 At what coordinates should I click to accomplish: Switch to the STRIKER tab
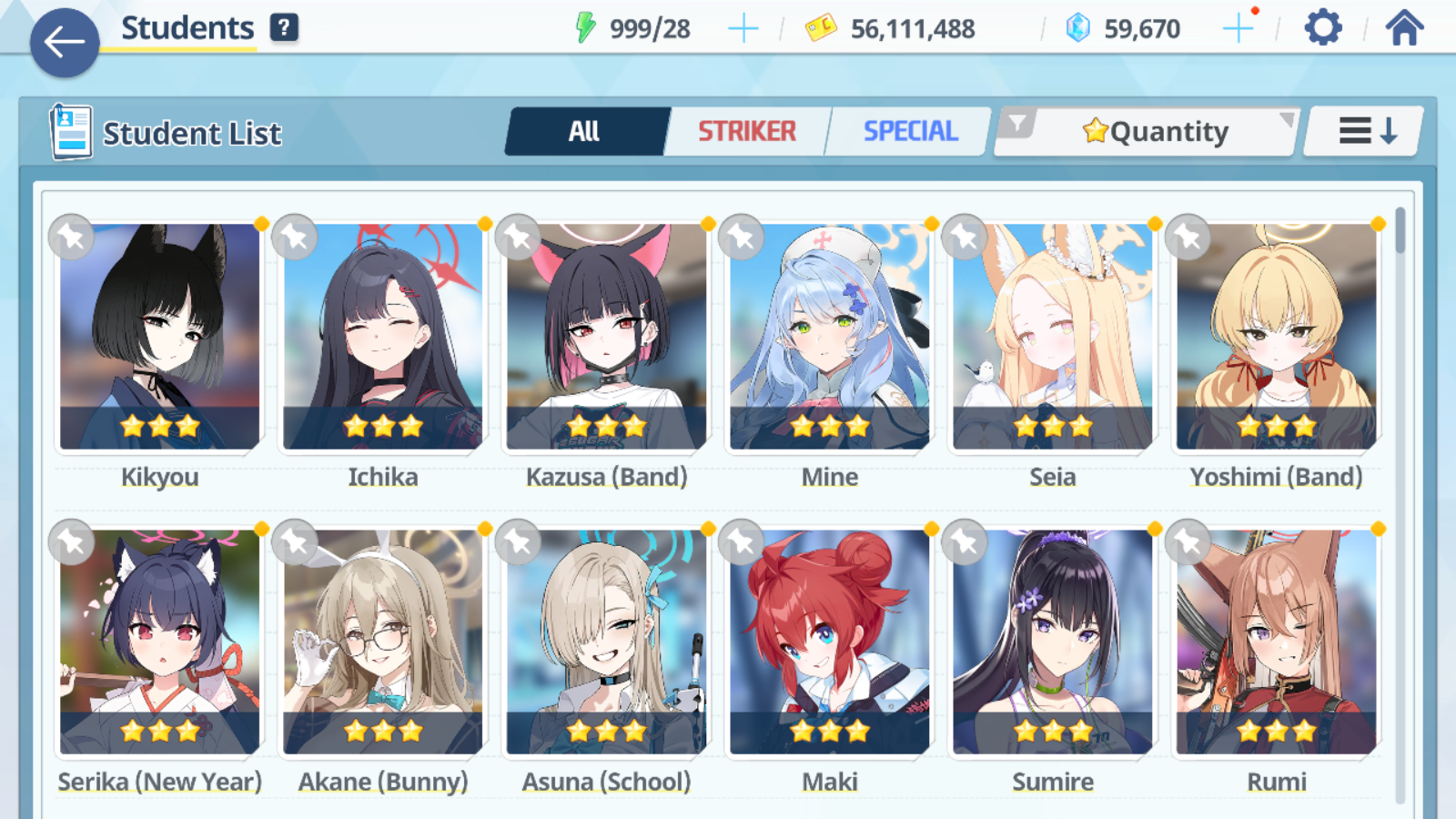pyautogui.click(x=746, y=131)
